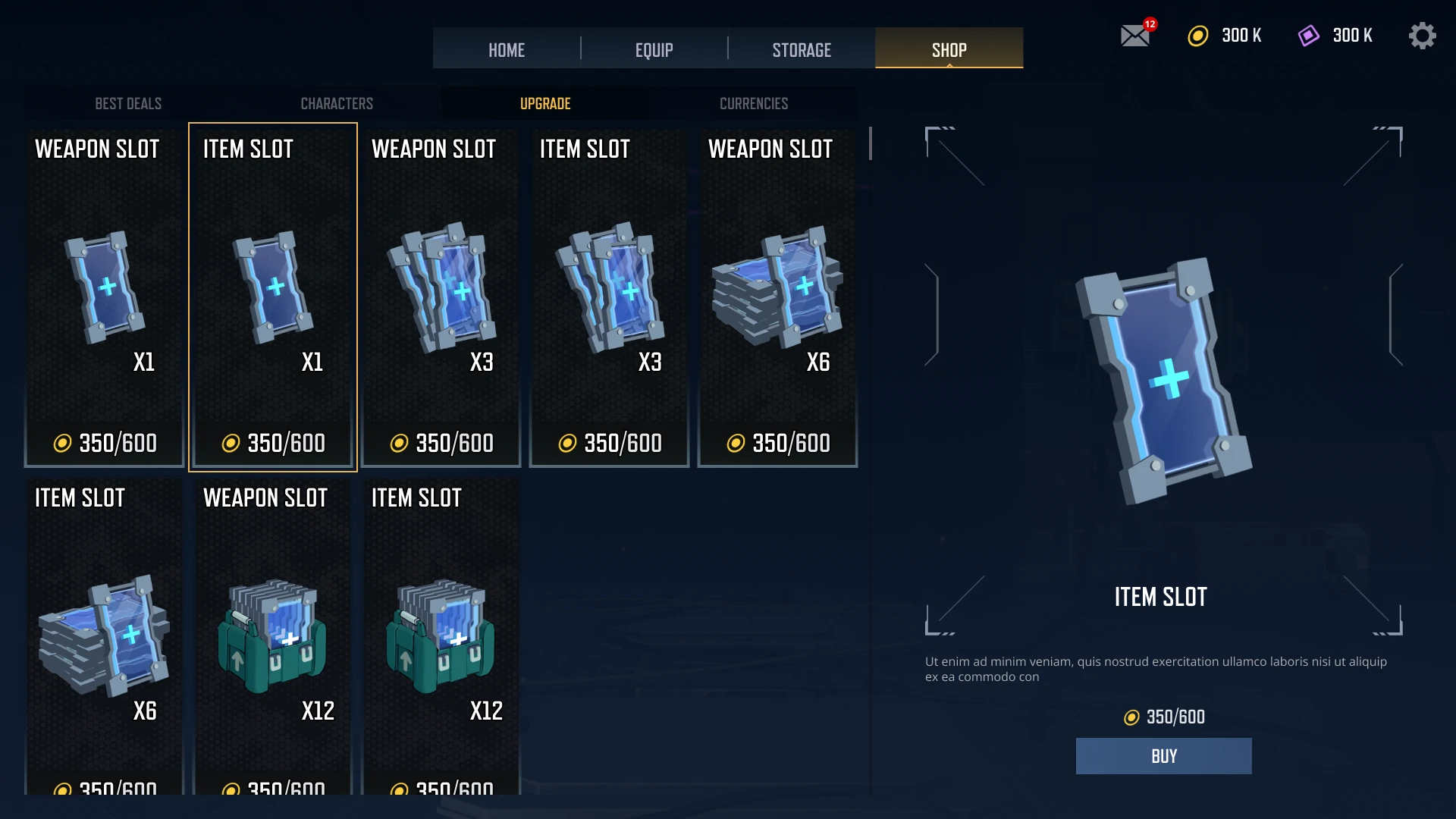The image size is (1456, 819).
Task: Open the Characters shop category
Action: pyautogui.click(x=337, y=103)
